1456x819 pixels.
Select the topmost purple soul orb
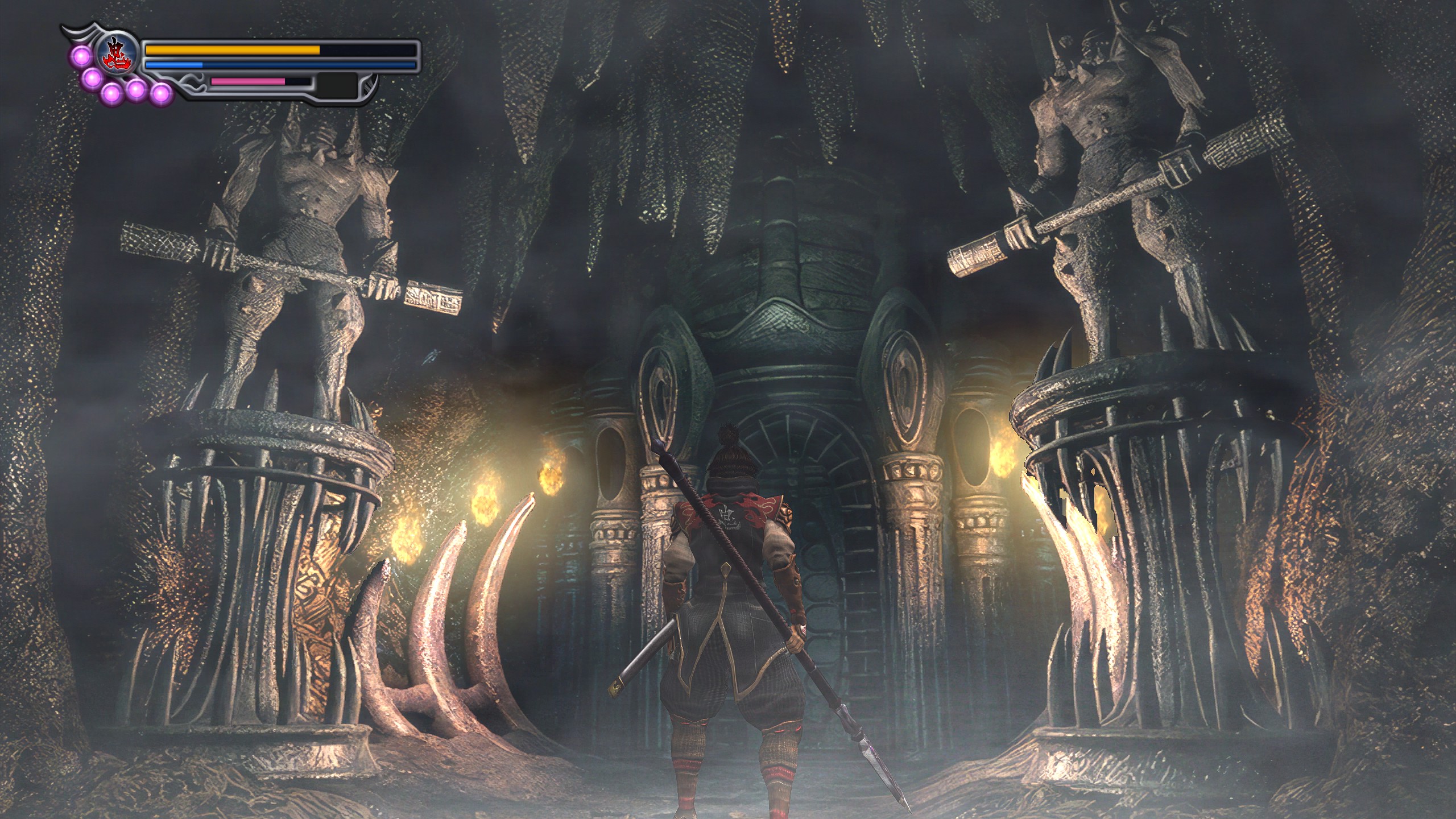pyautogui.click(x=81, y=57)
